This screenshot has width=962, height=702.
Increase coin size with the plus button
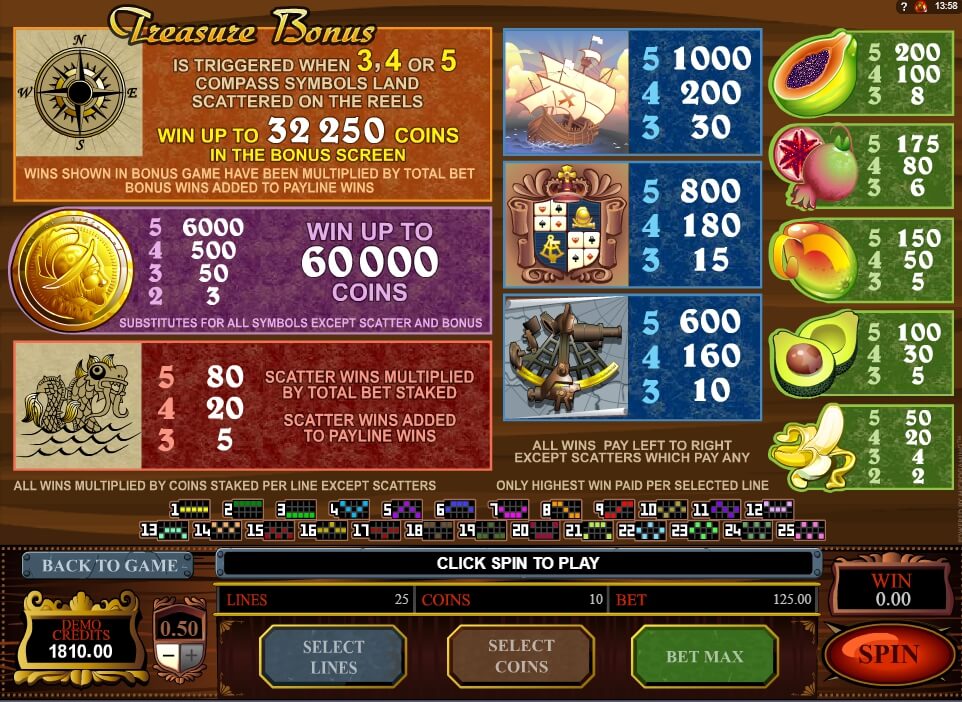[191, 656]
